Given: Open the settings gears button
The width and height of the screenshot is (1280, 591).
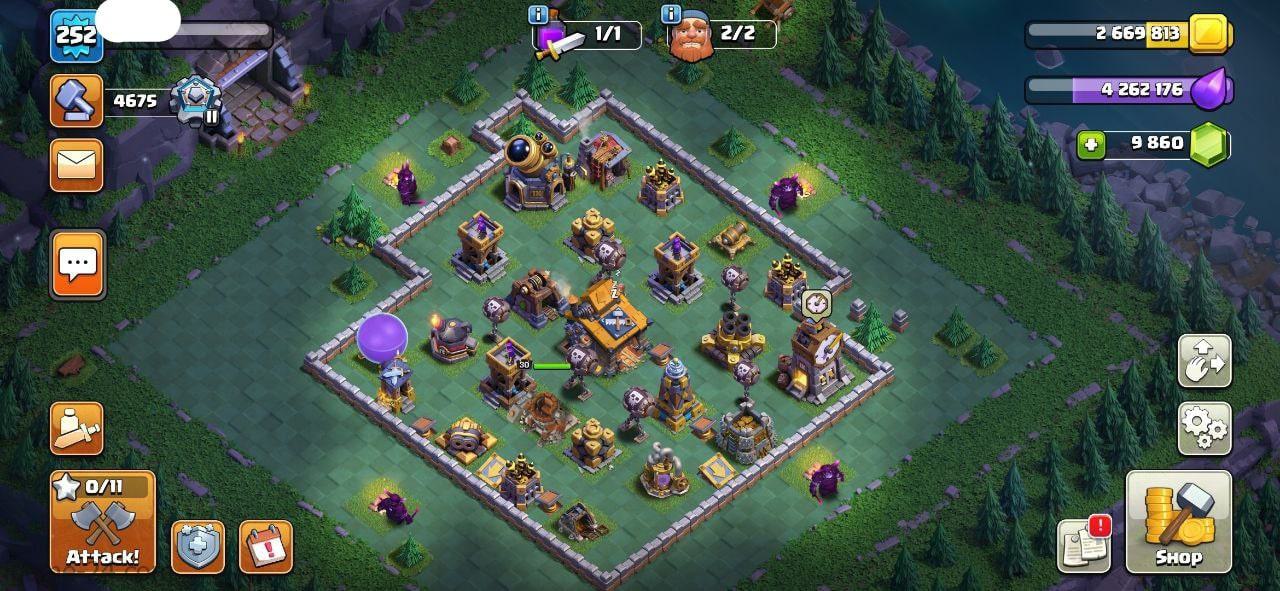Looking at the screenshot, I should (x=1204, y=429).
